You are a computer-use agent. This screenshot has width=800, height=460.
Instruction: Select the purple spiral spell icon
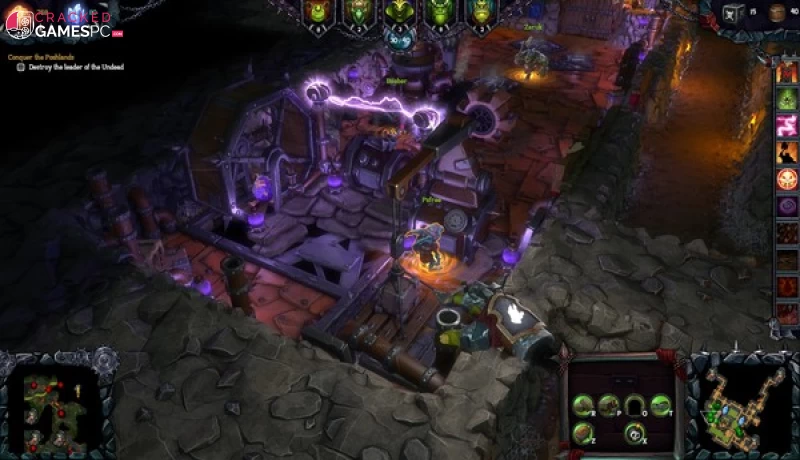coord(788,207)
